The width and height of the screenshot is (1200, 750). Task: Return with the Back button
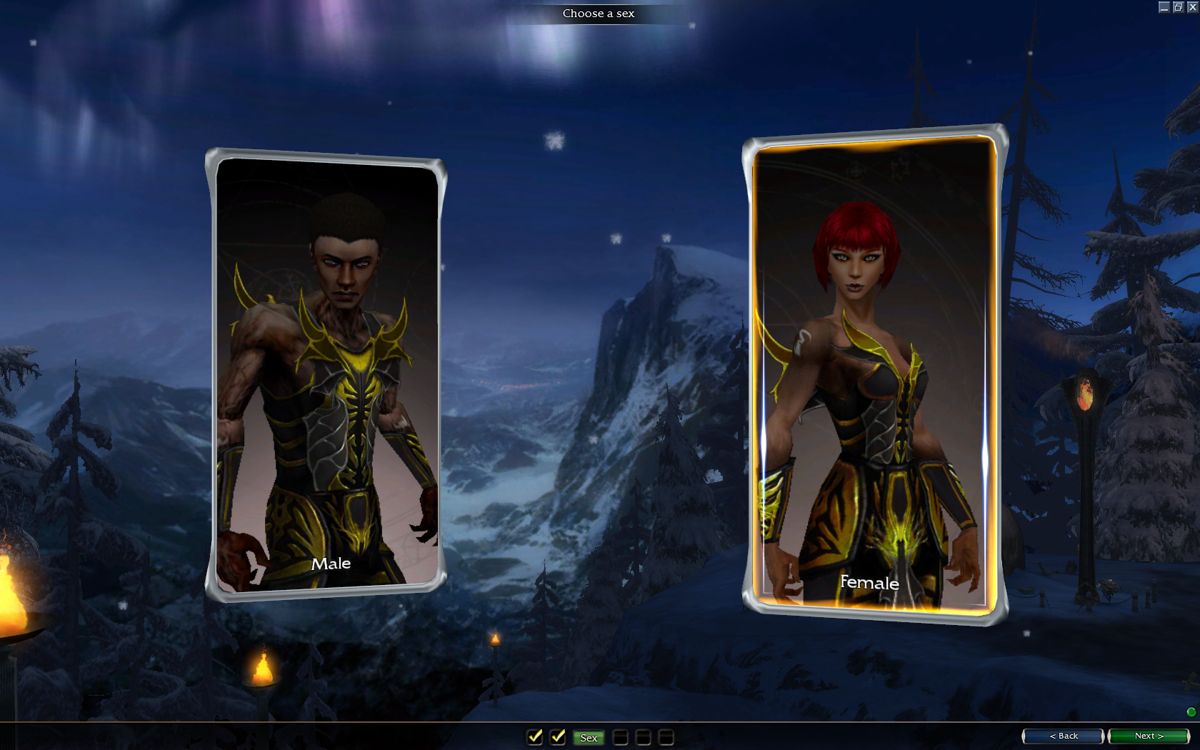1062,736
